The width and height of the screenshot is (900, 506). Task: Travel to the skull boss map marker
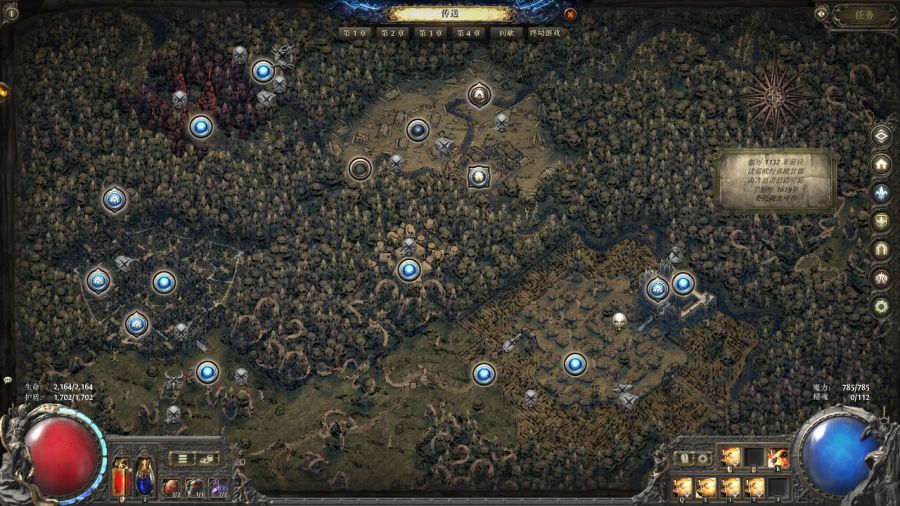tap(619, 321)
